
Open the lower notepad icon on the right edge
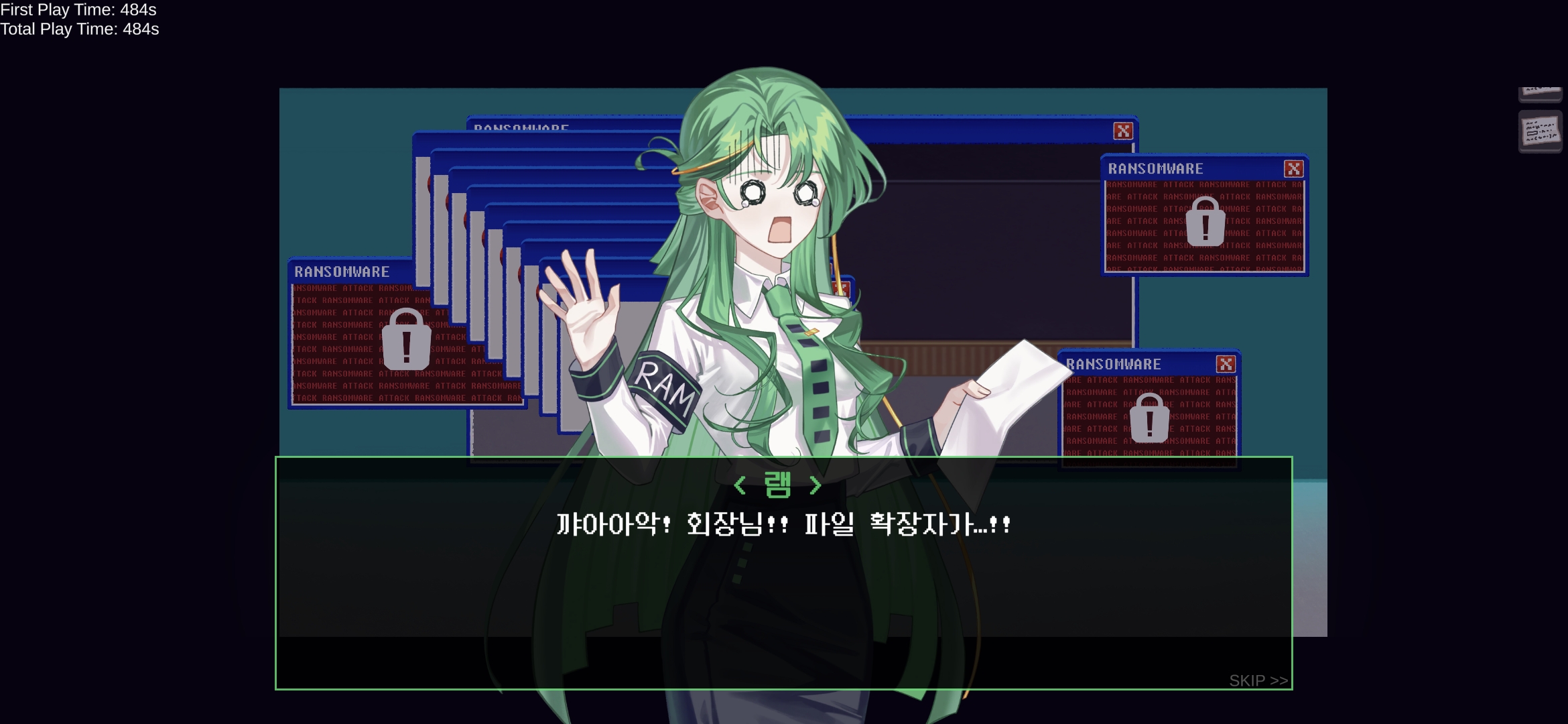pyautogui.click(x=1541, y=132)
